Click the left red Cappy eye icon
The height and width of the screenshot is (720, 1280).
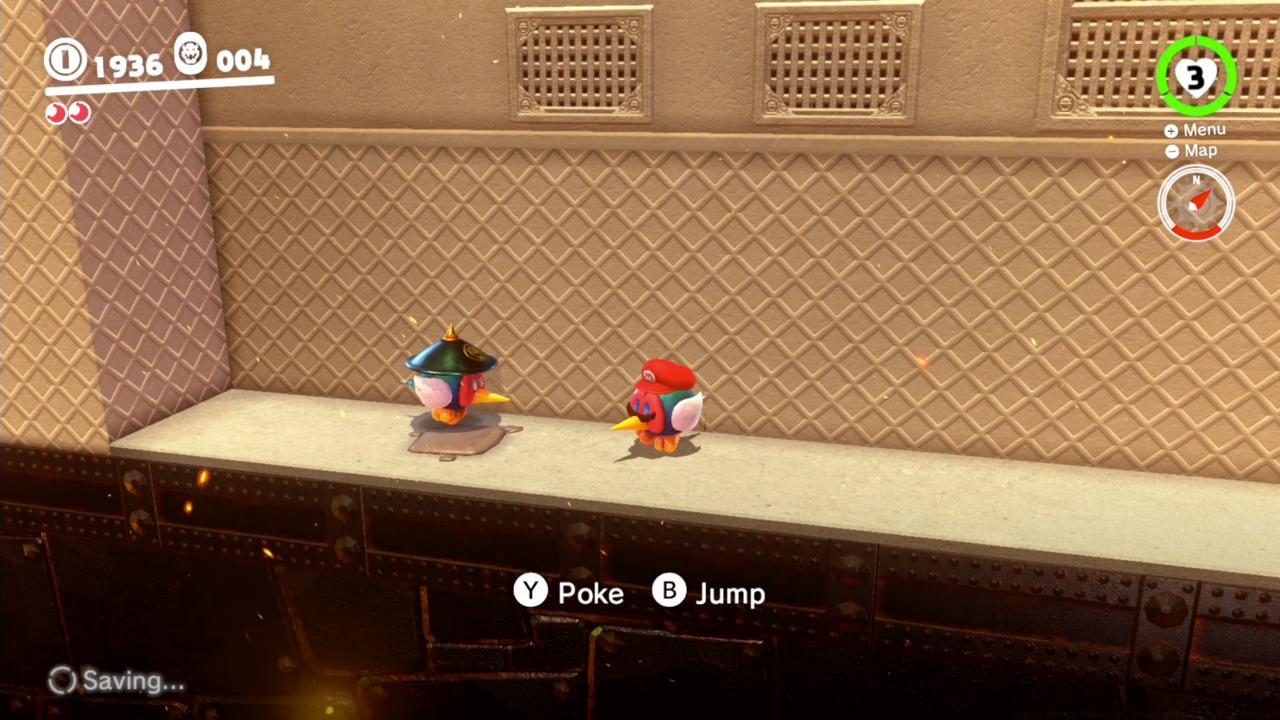click(x=56, y=113)
